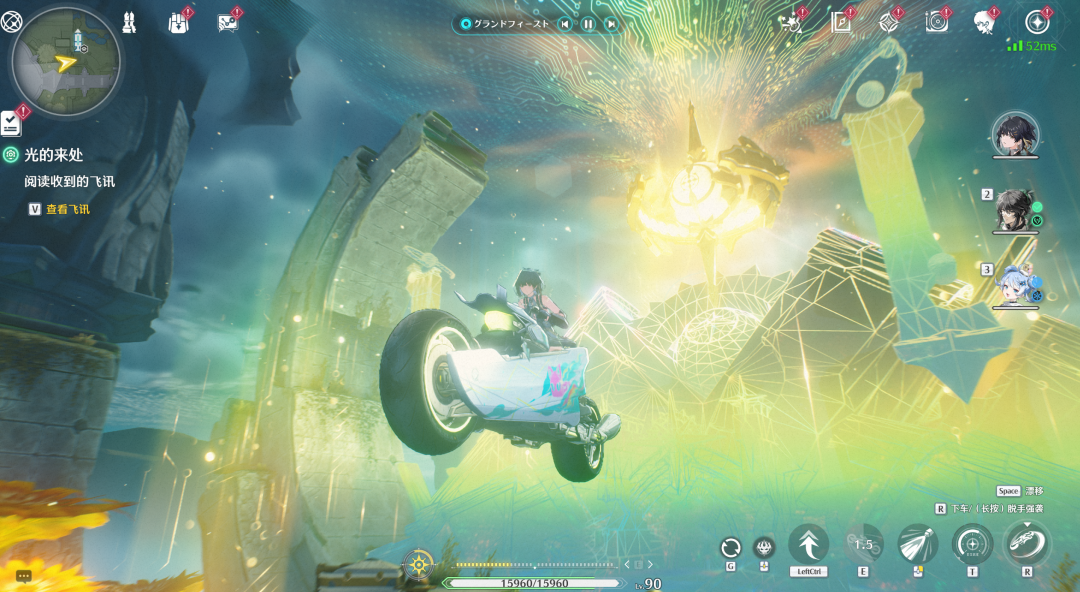Open the backpack inventory icon
This screenshot has width=1080, height=592.
pyautogui.click(x=178, y=22)
